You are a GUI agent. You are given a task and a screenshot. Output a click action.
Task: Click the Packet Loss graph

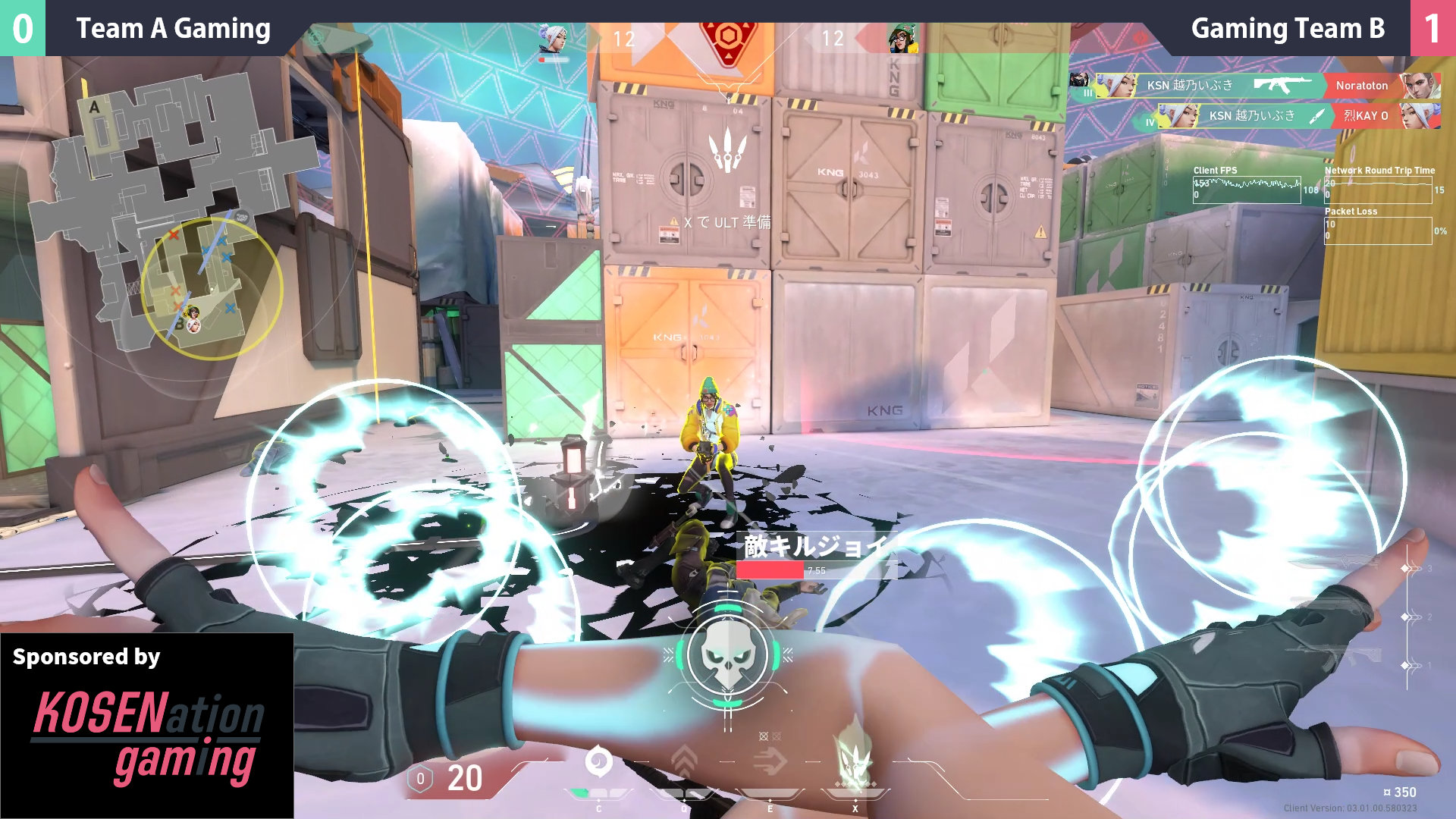[x=1378, y=231]
